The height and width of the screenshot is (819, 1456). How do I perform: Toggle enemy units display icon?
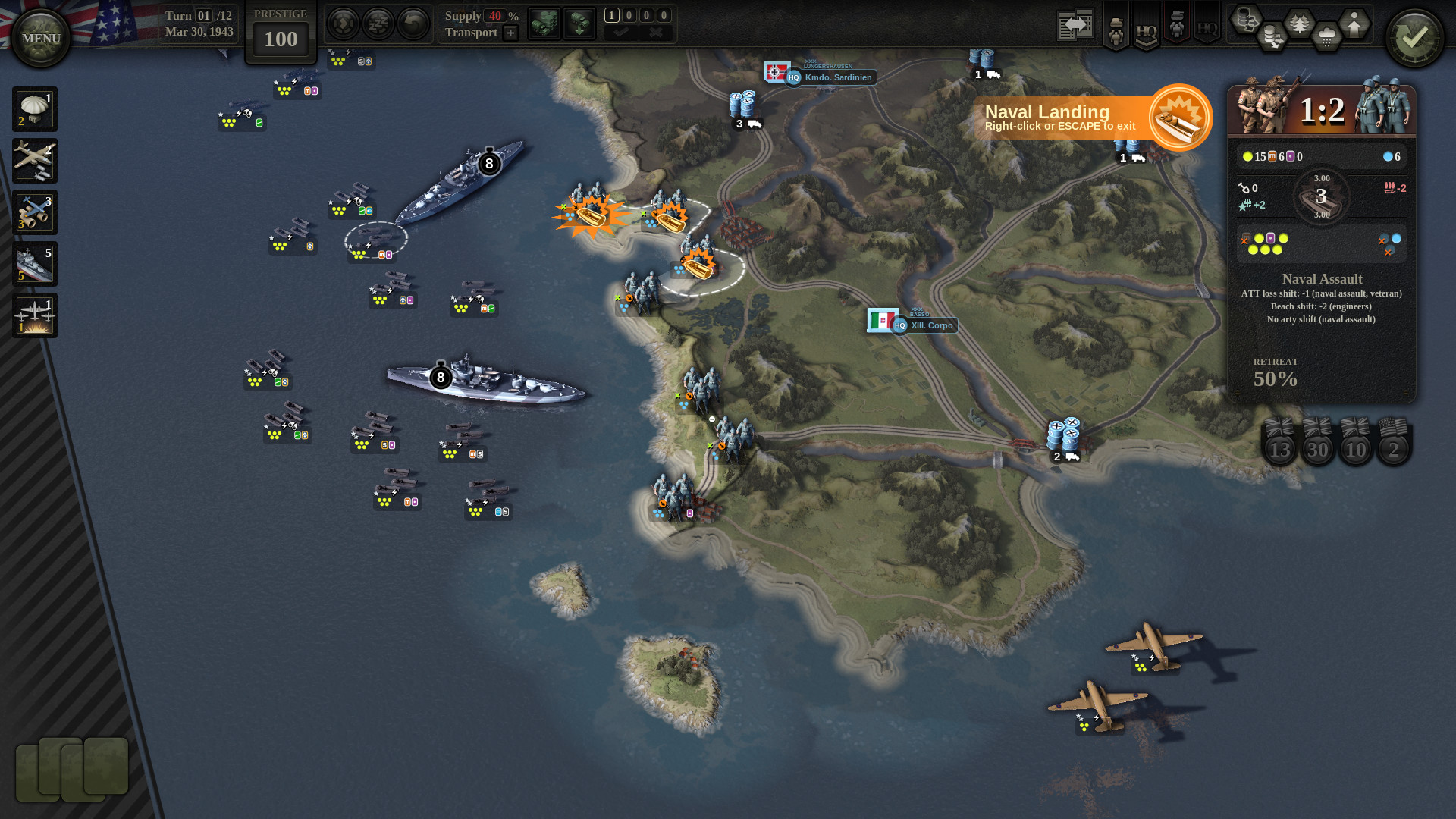1176,26
